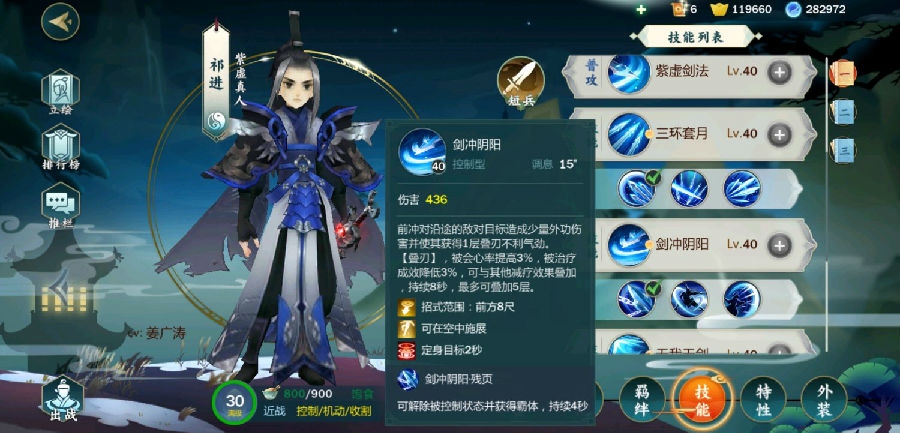This screenshot has width=900, height=433.
Task: Go back using the arrow button
Action: pyautogui.click(x=61, y=21)
